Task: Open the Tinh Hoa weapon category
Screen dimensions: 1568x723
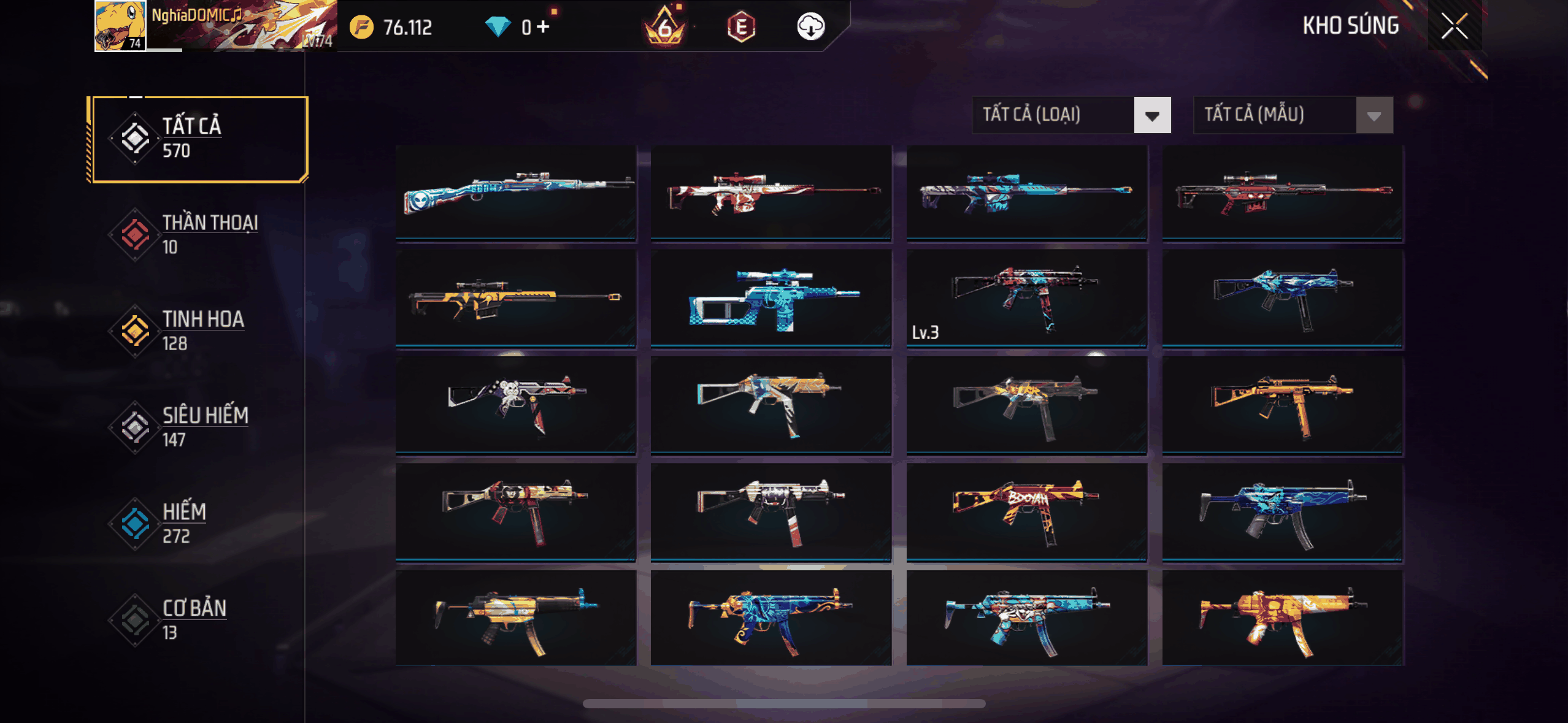Action: point(198,331)
